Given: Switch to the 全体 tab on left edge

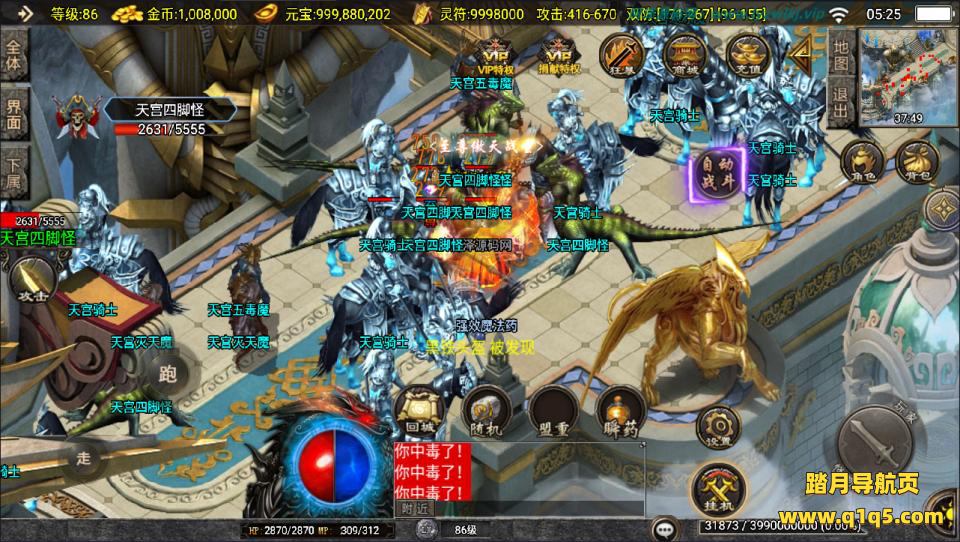Looking at the screenshot, I should [14, 57].
